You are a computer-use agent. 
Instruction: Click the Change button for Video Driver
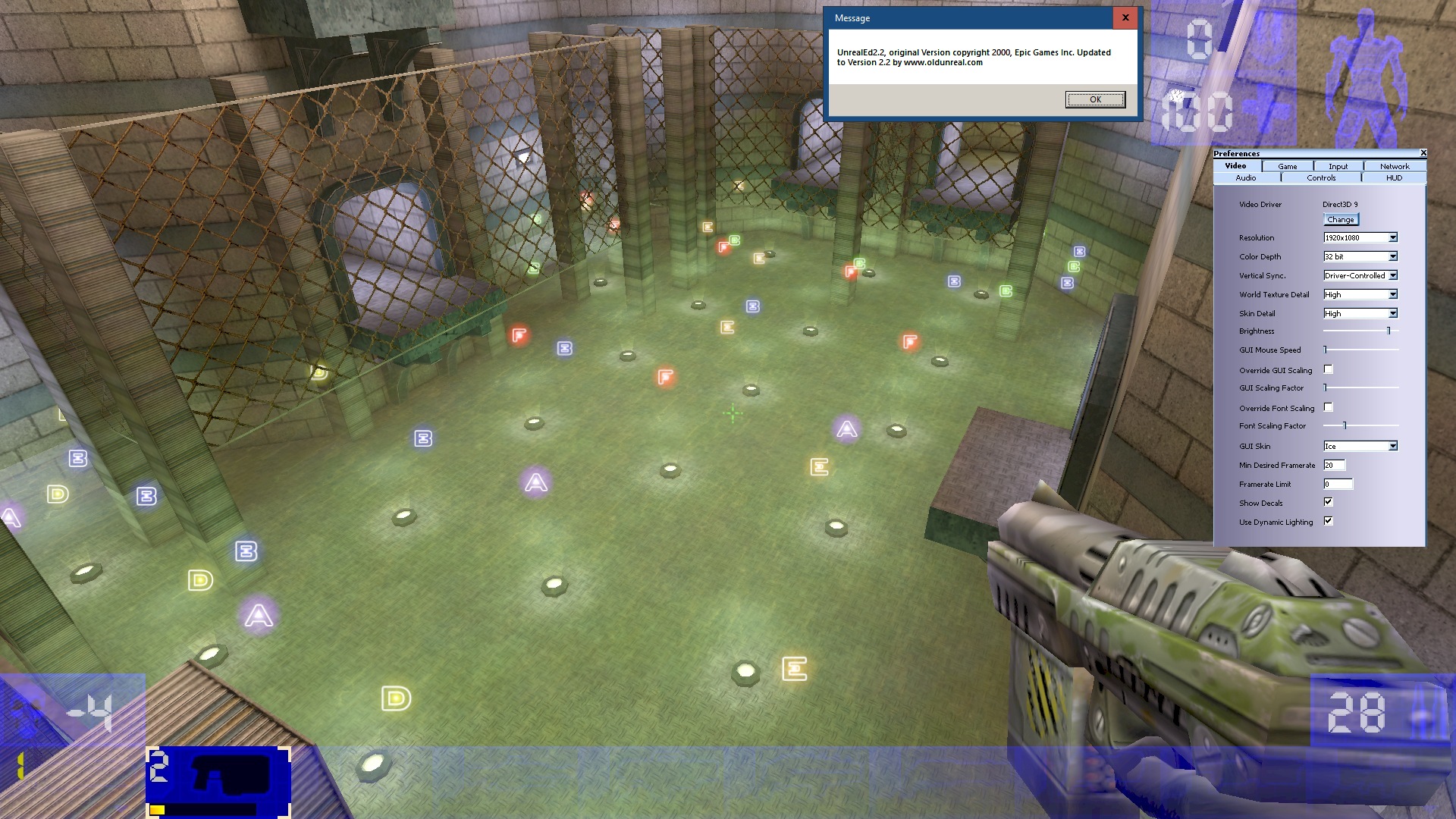tap(1340, 219)
